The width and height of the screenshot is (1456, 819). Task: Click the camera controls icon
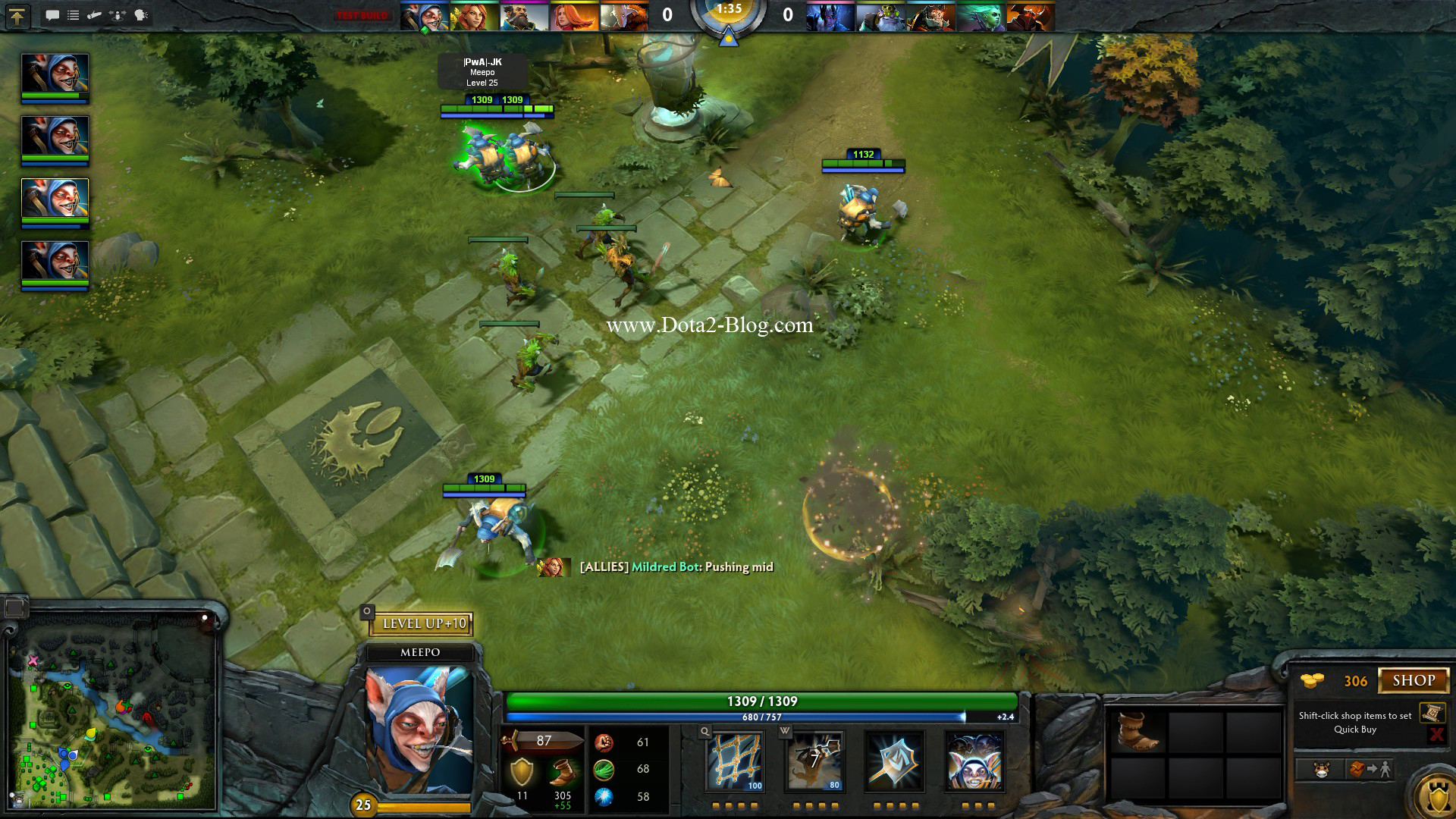[x=115, y=14]
